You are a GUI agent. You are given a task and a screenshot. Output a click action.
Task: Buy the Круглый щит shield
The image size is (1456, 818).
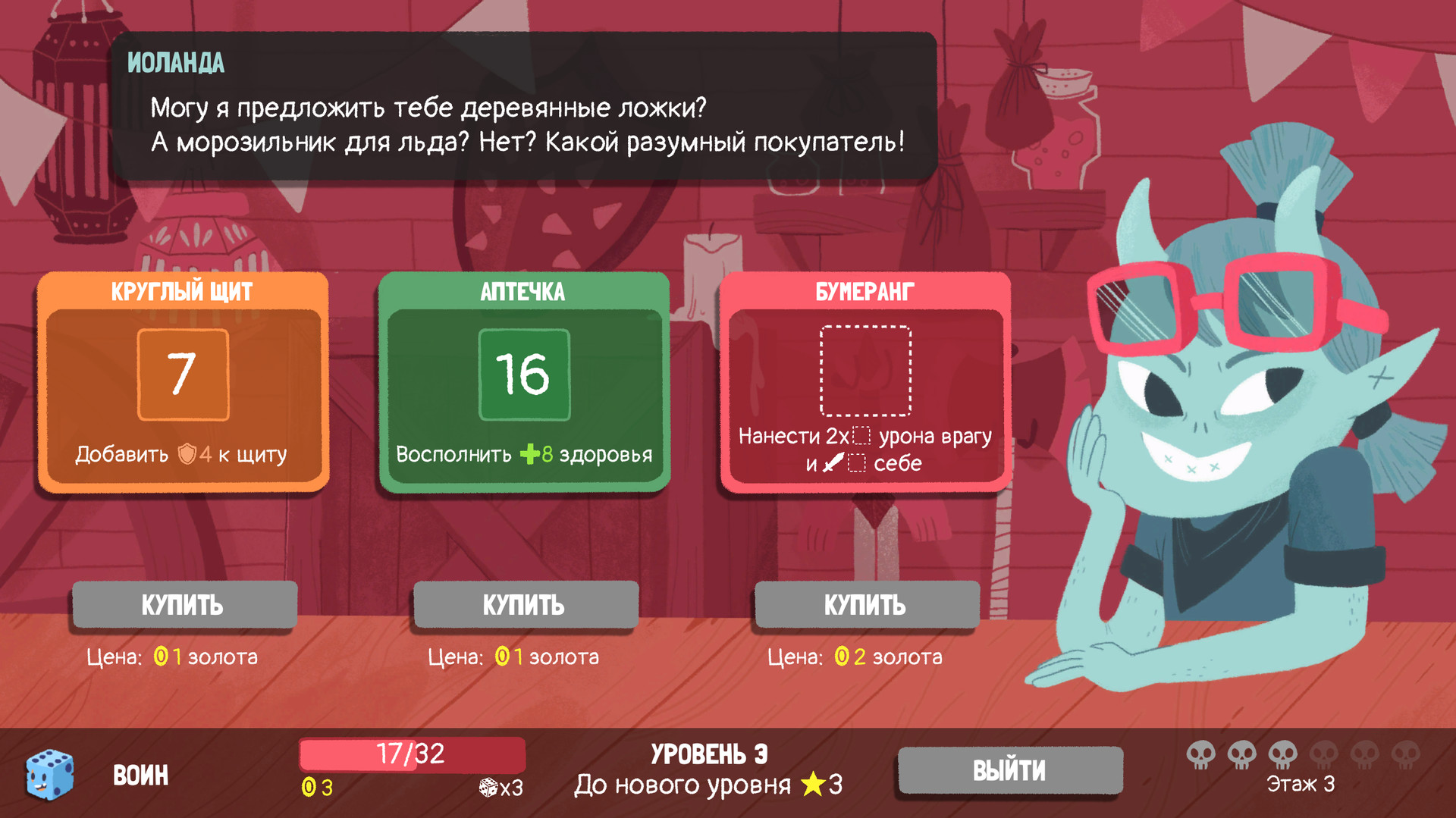(183, 605)
